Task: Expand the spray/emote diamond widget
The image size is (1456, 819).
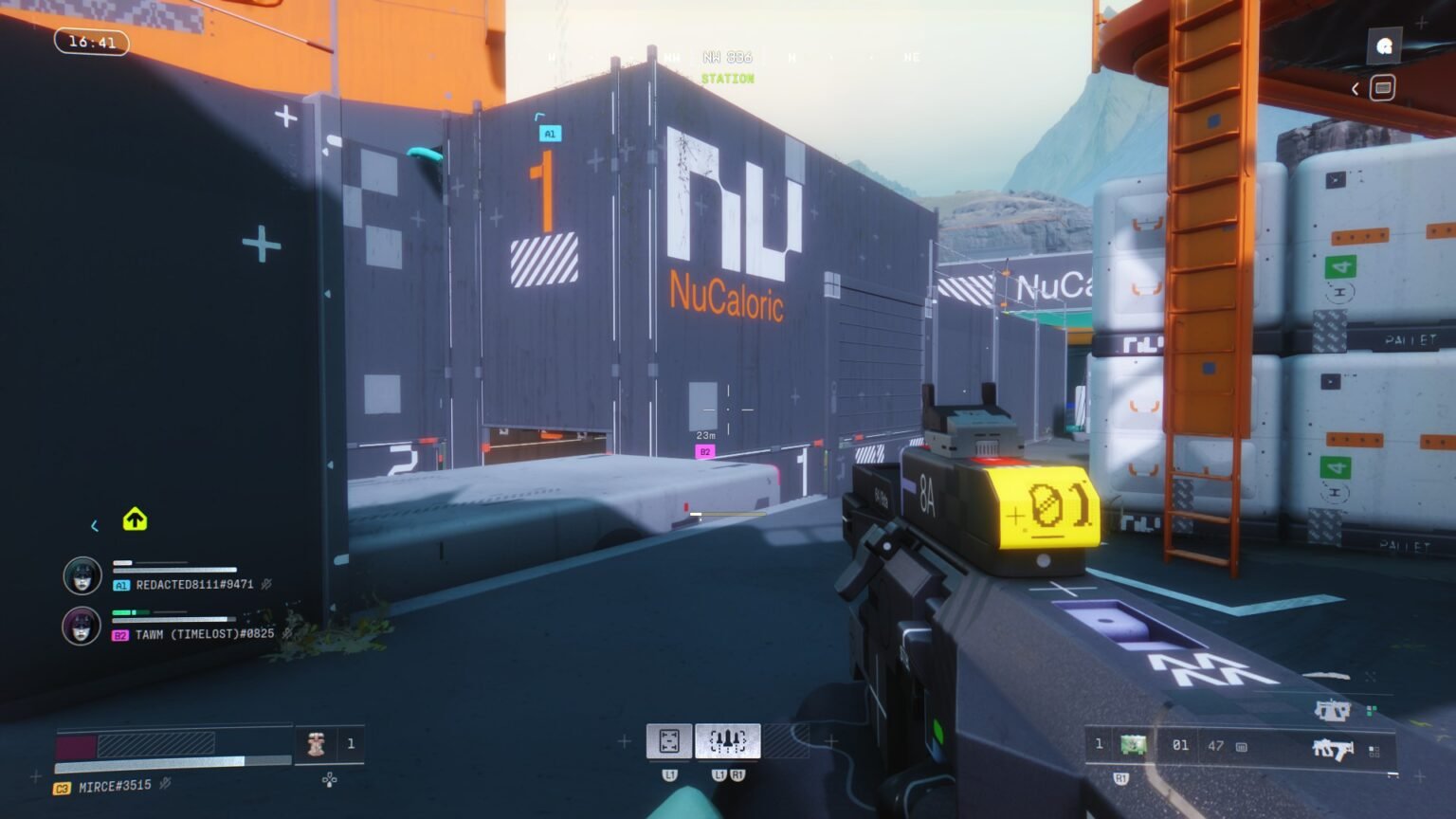Action: tap(329, 778)
